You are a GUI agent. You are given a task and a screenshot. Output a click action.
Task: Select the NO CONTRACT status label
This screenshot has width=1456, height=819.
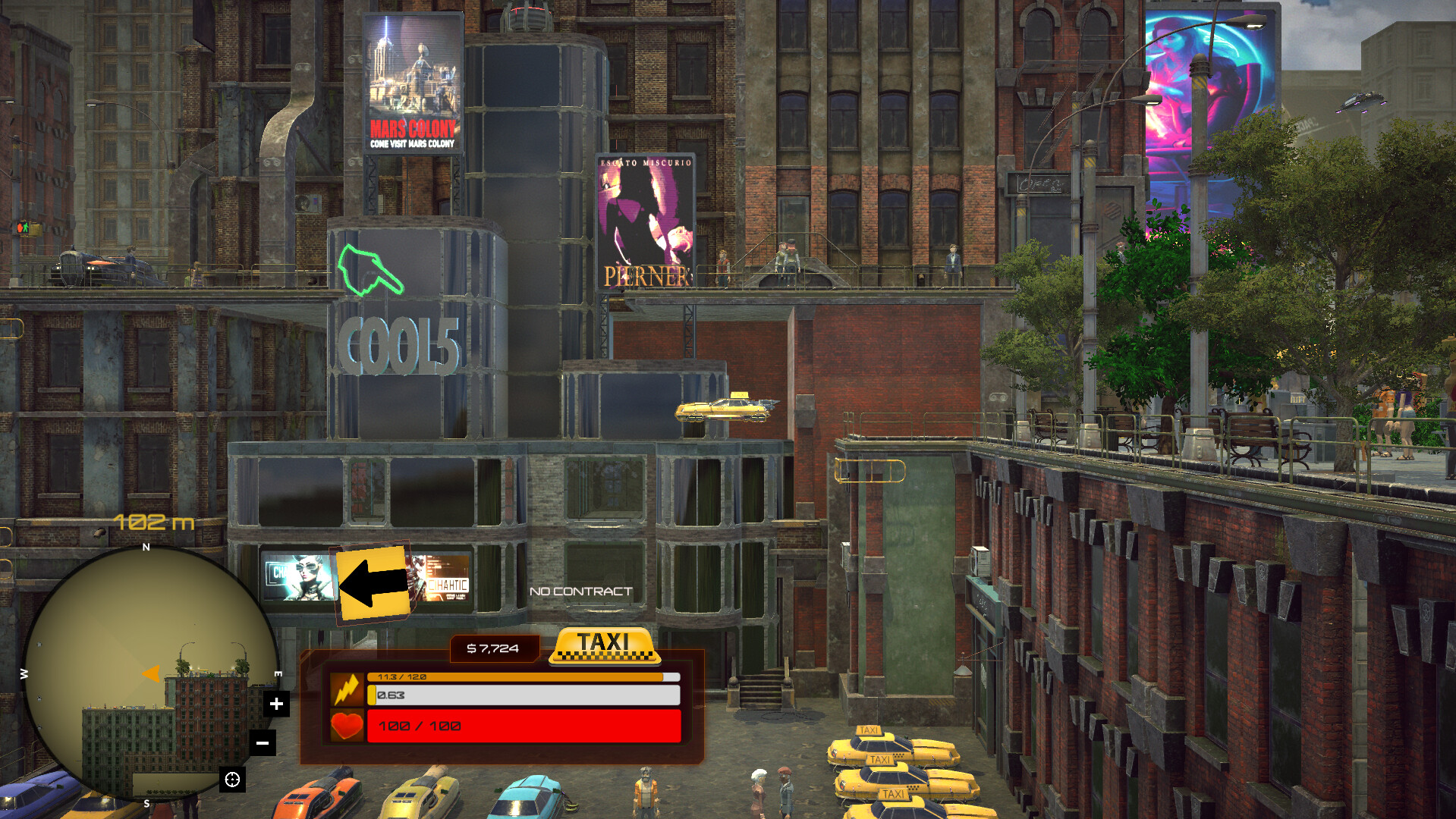(582, 590)
